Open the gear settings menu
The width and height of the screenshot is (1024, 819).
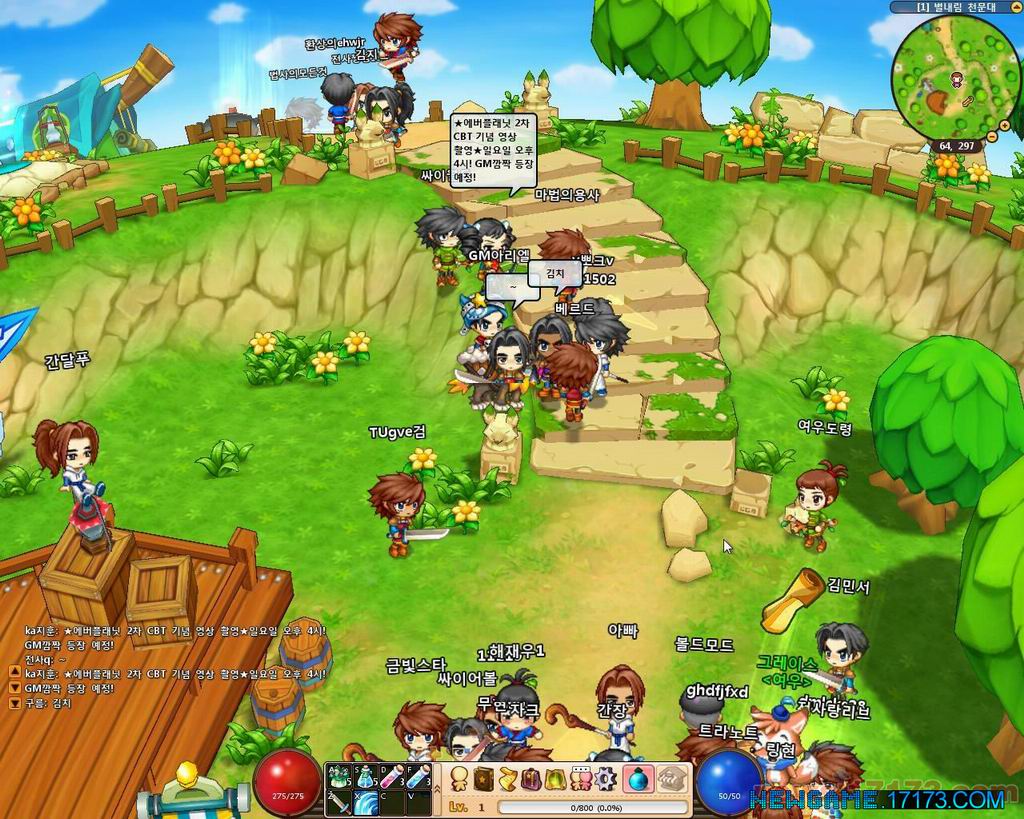pos(605,777)
